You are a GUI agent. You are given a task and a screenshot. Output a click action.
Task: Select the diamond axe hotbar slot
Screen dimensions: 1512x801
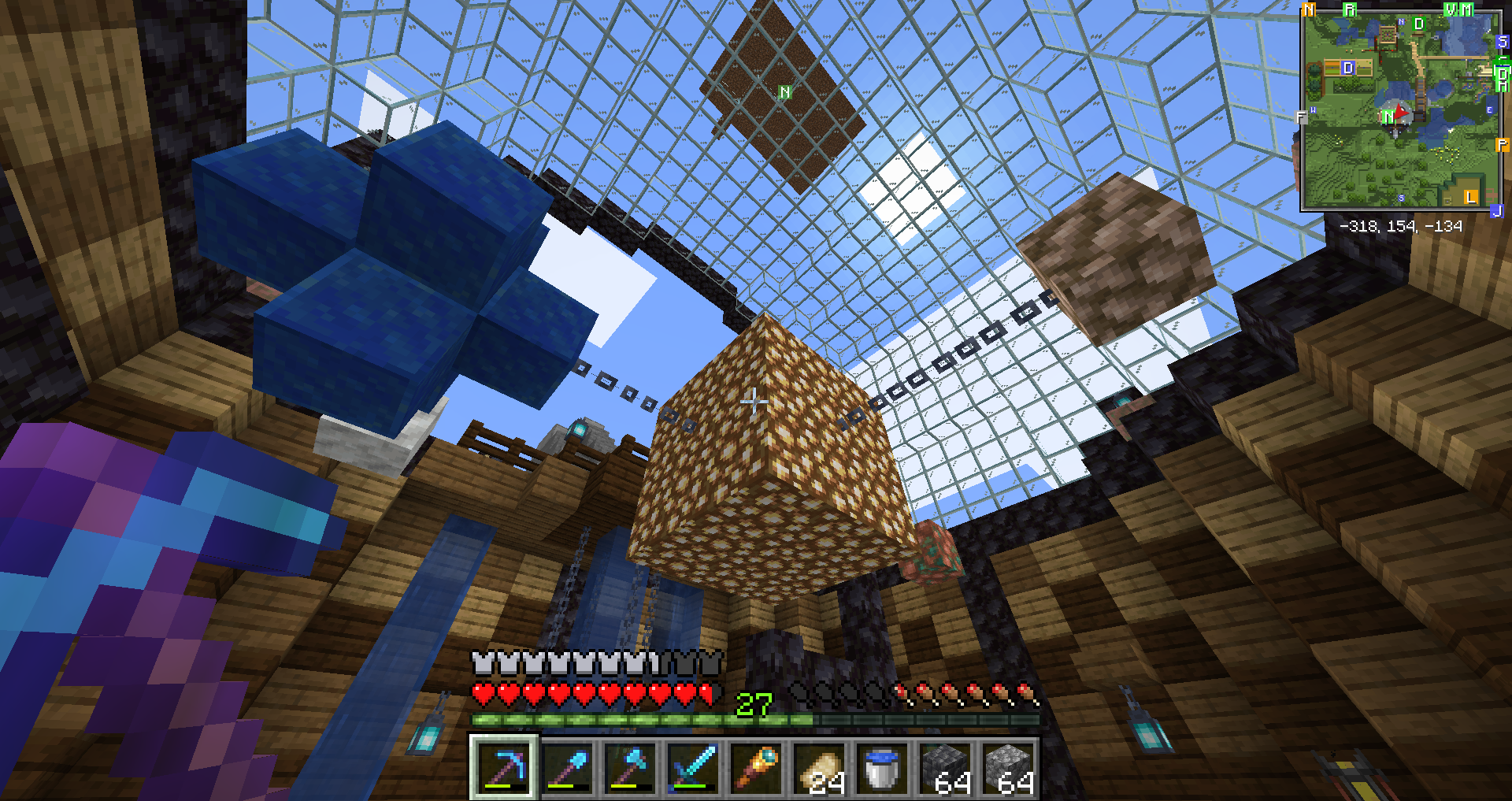tap(631, 767)
